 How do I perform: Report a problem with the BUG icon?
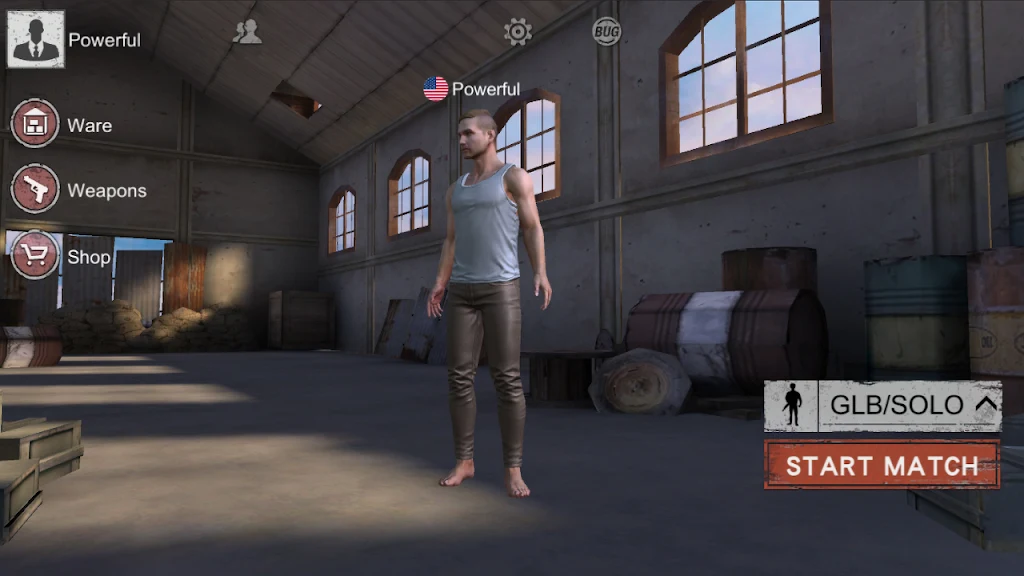coord(606,32)
